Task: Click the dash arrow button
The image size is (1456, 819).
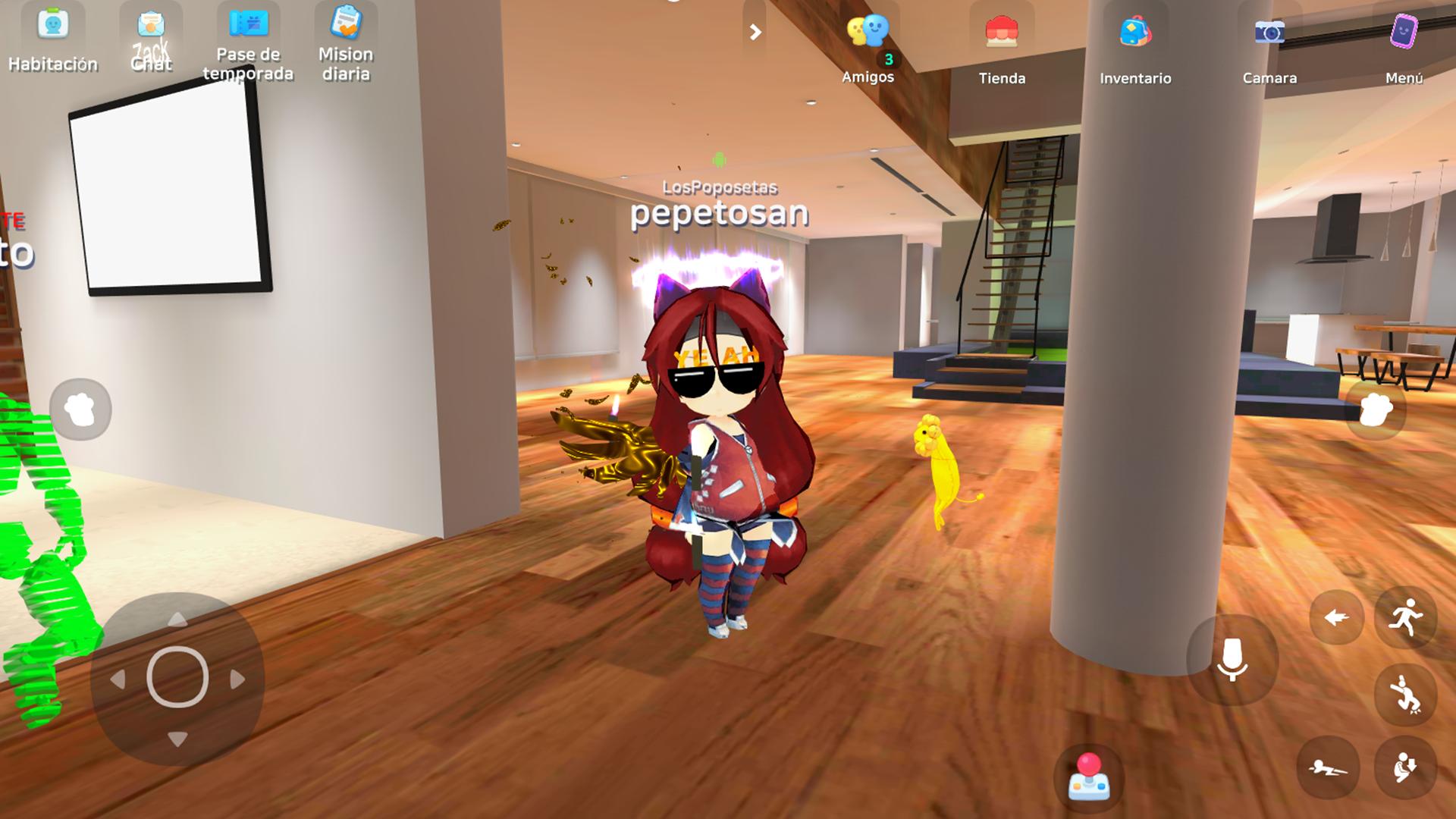Action: [x=1336, y=618]
